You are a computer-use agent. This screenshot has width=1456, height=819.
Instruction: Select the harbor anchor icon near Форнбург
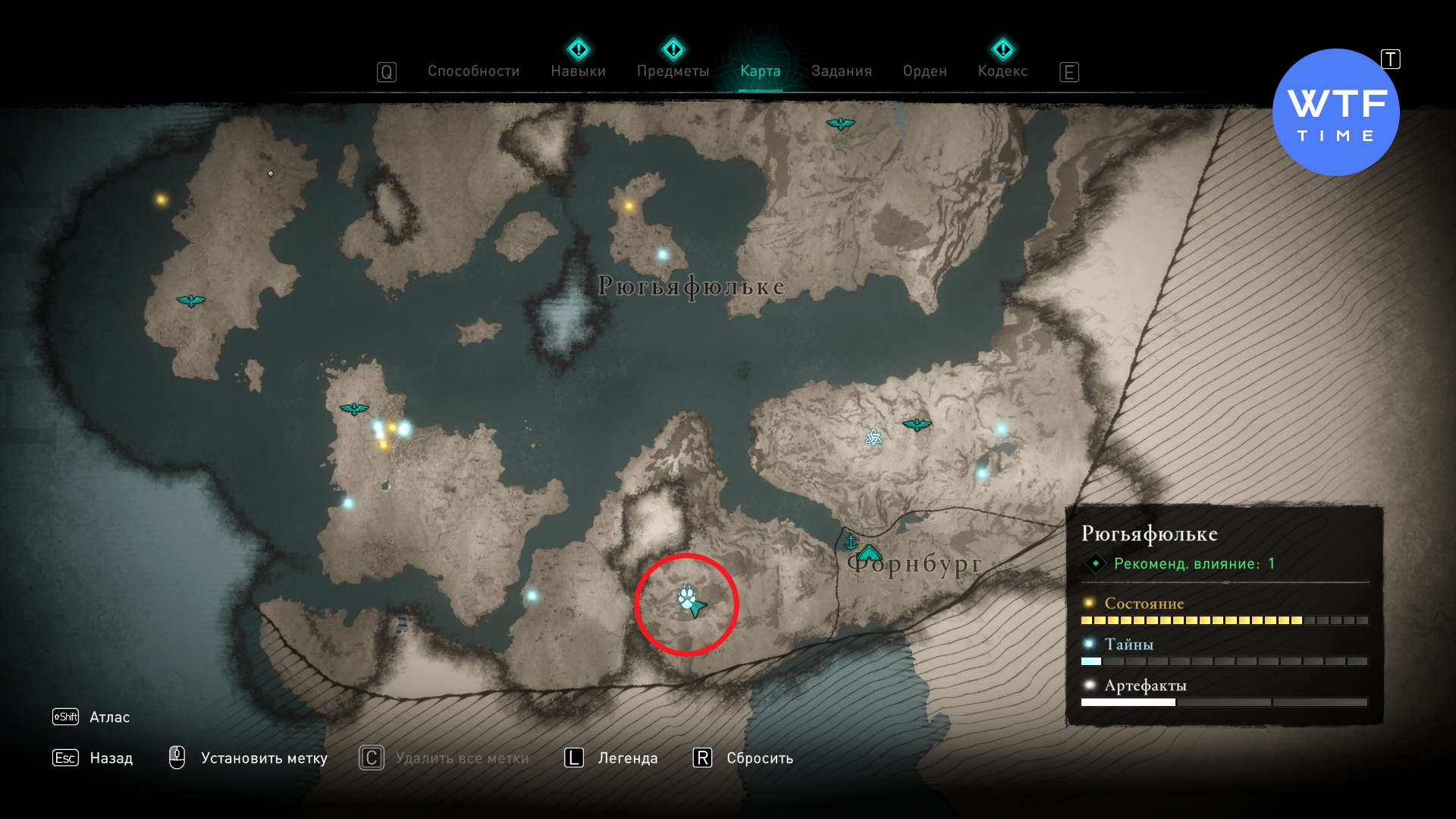click(850, 541)
